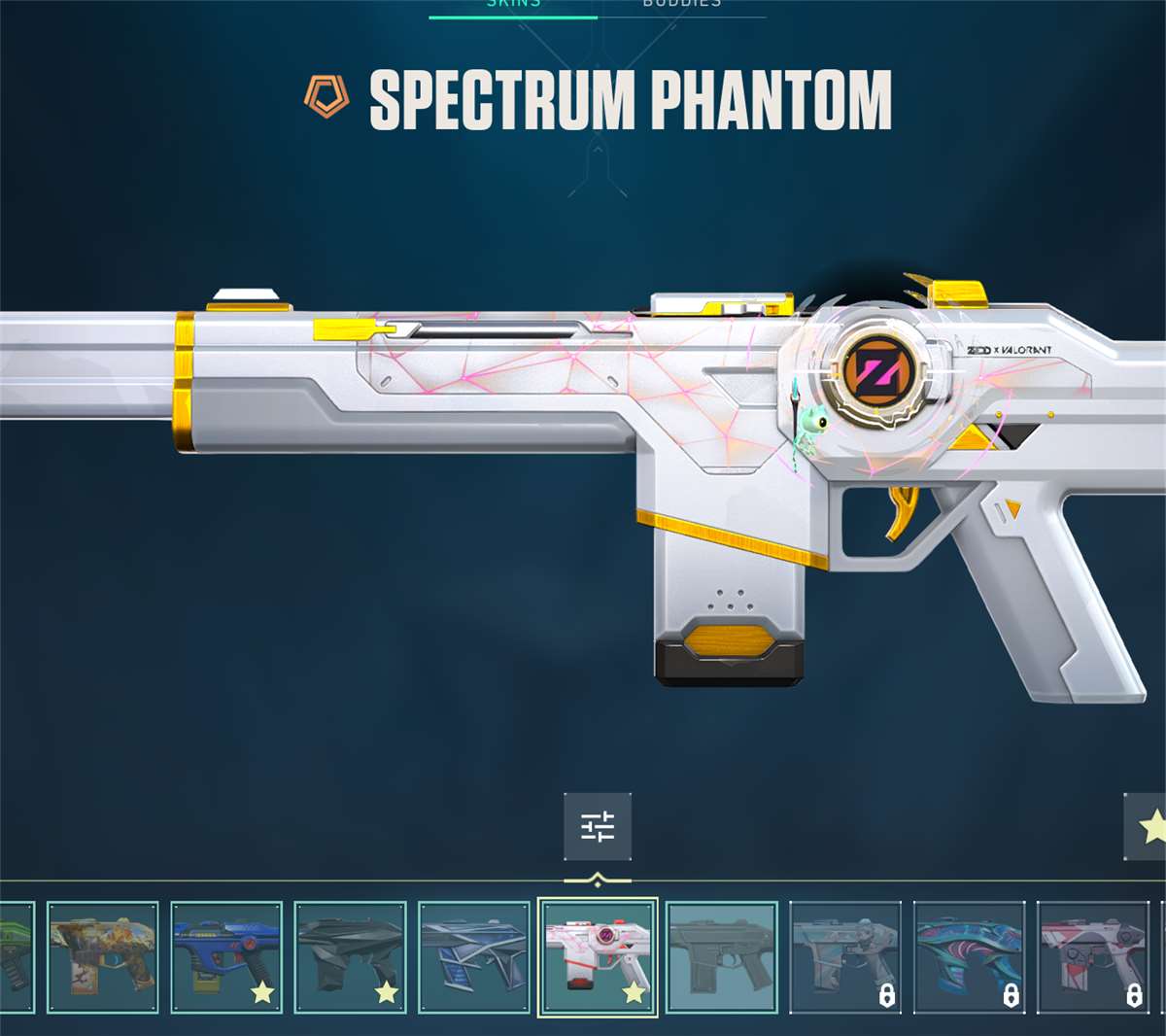The height and width of the screenshot is (1036, 1166).
Task: Choose the locked teal and pink Phantom
Action: [x=969, y=956]
